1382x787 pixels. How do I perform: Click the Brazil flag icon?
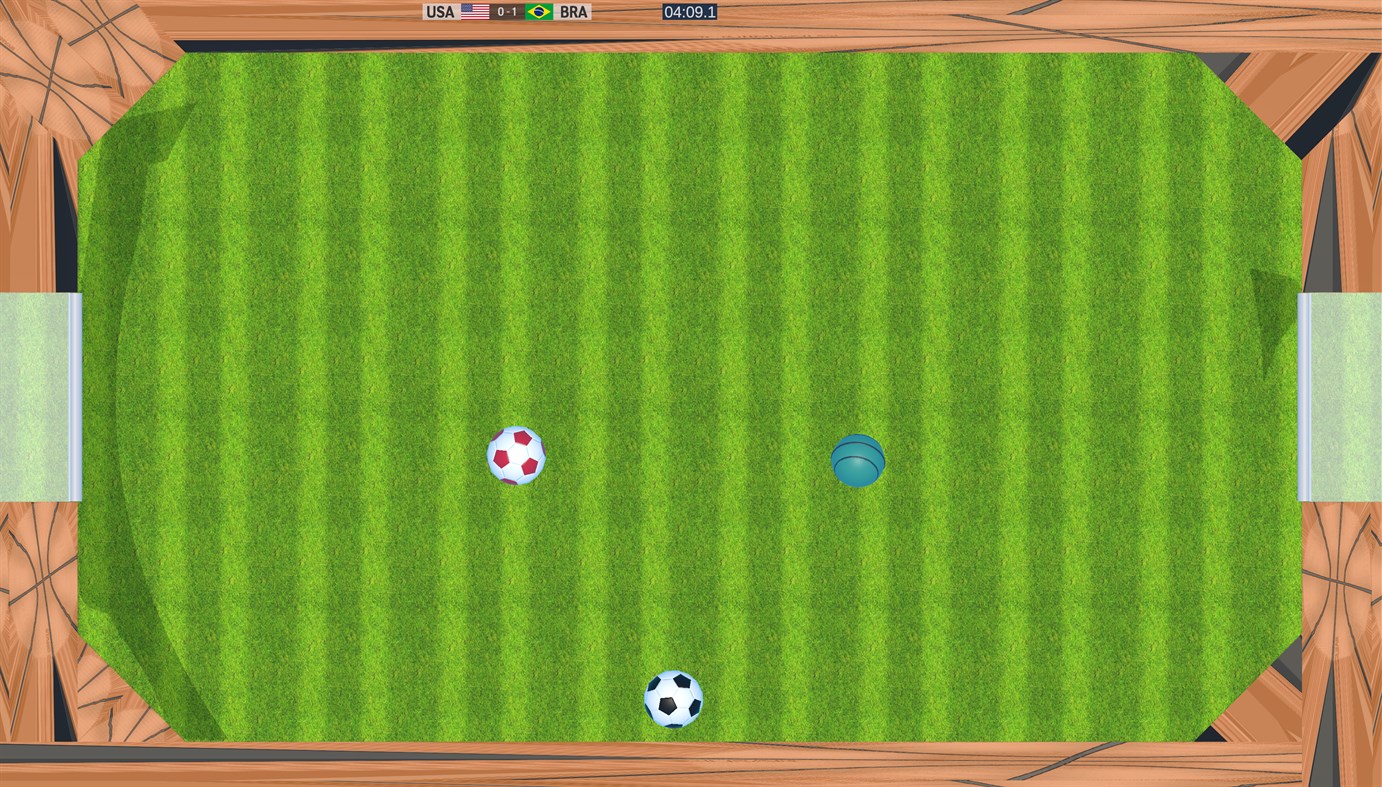coord(537,11)
